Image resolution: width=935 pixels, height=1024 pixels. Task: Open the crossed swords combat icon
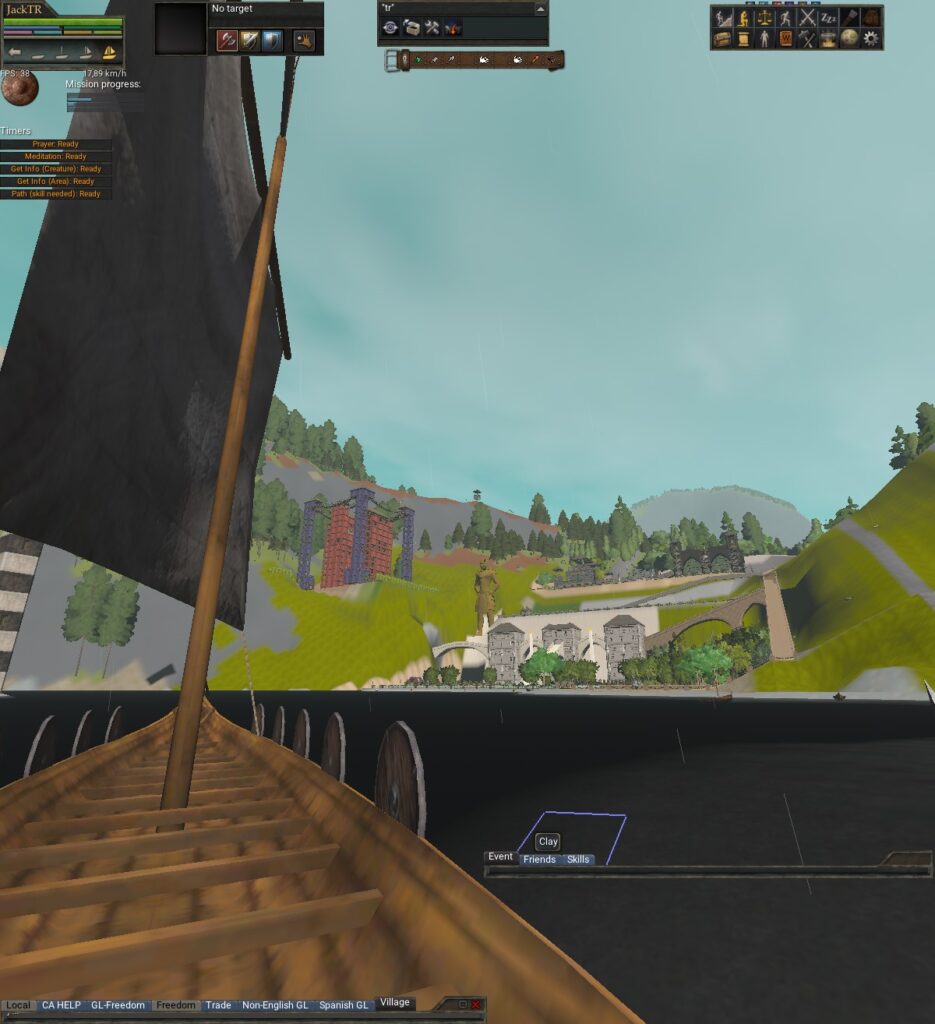point(807,17)
